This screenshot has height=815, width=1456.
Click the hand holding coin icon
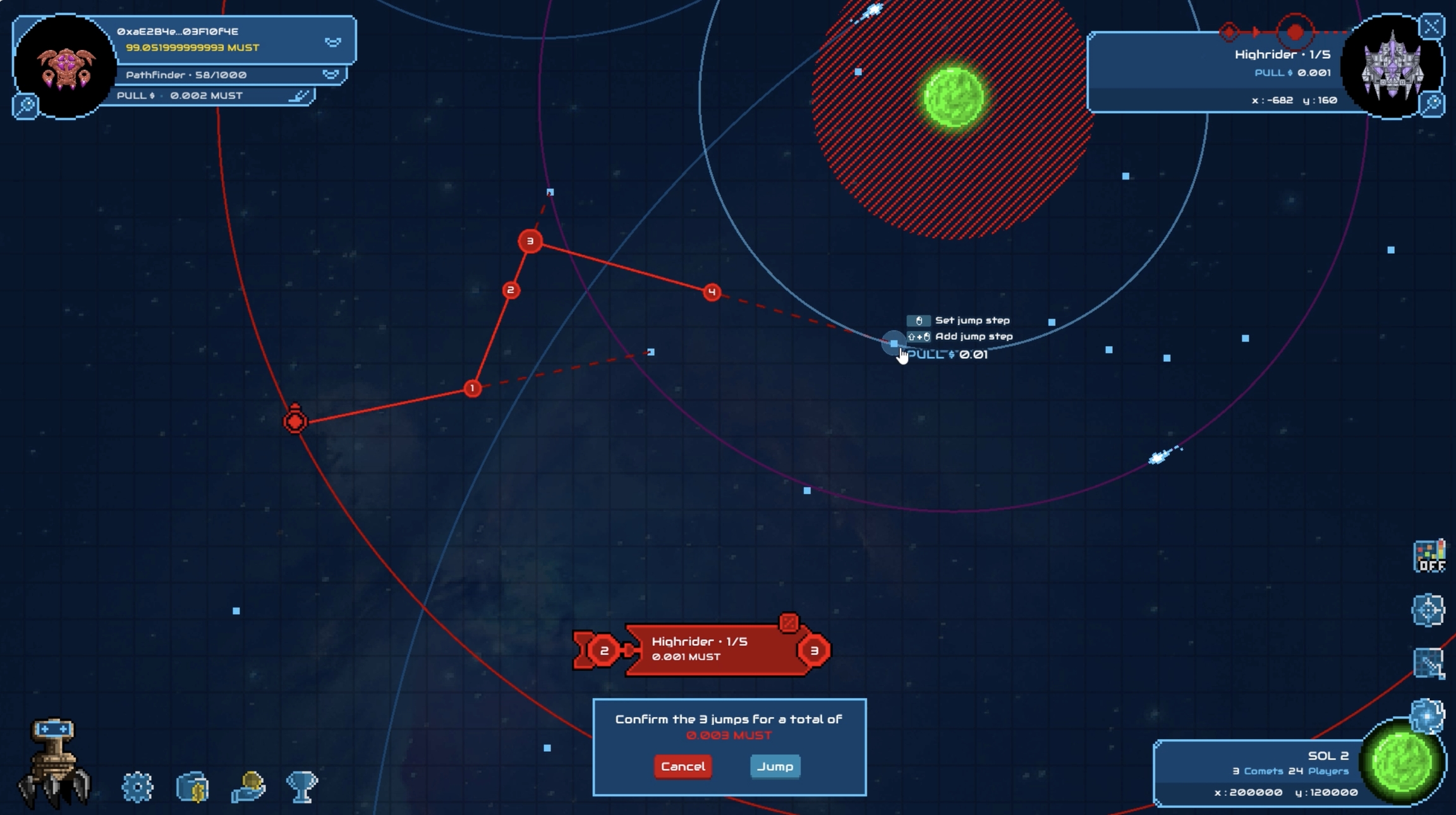pos(248,787)
